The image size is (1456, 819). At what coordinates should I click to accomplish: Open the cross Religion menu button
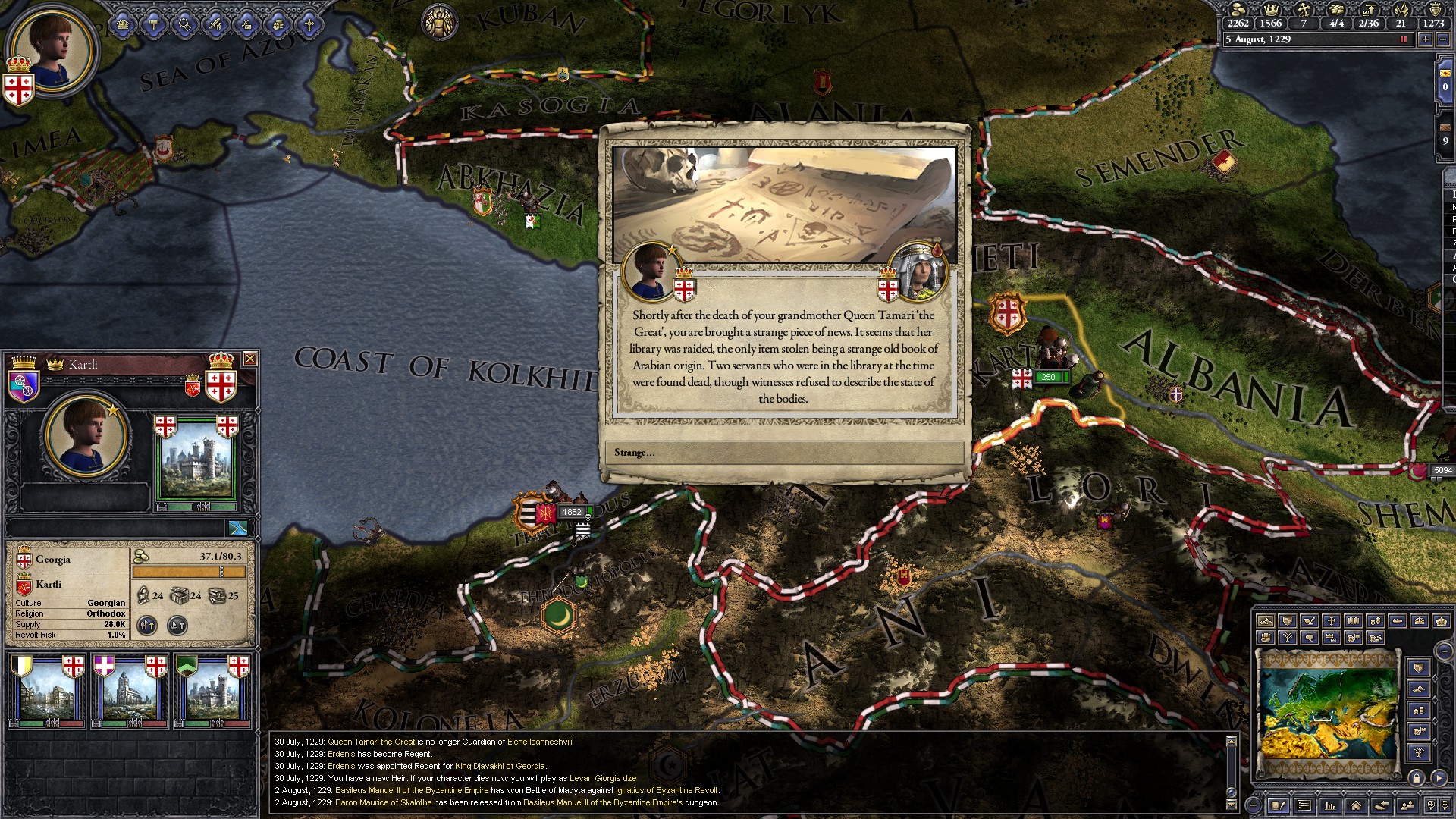309,25
